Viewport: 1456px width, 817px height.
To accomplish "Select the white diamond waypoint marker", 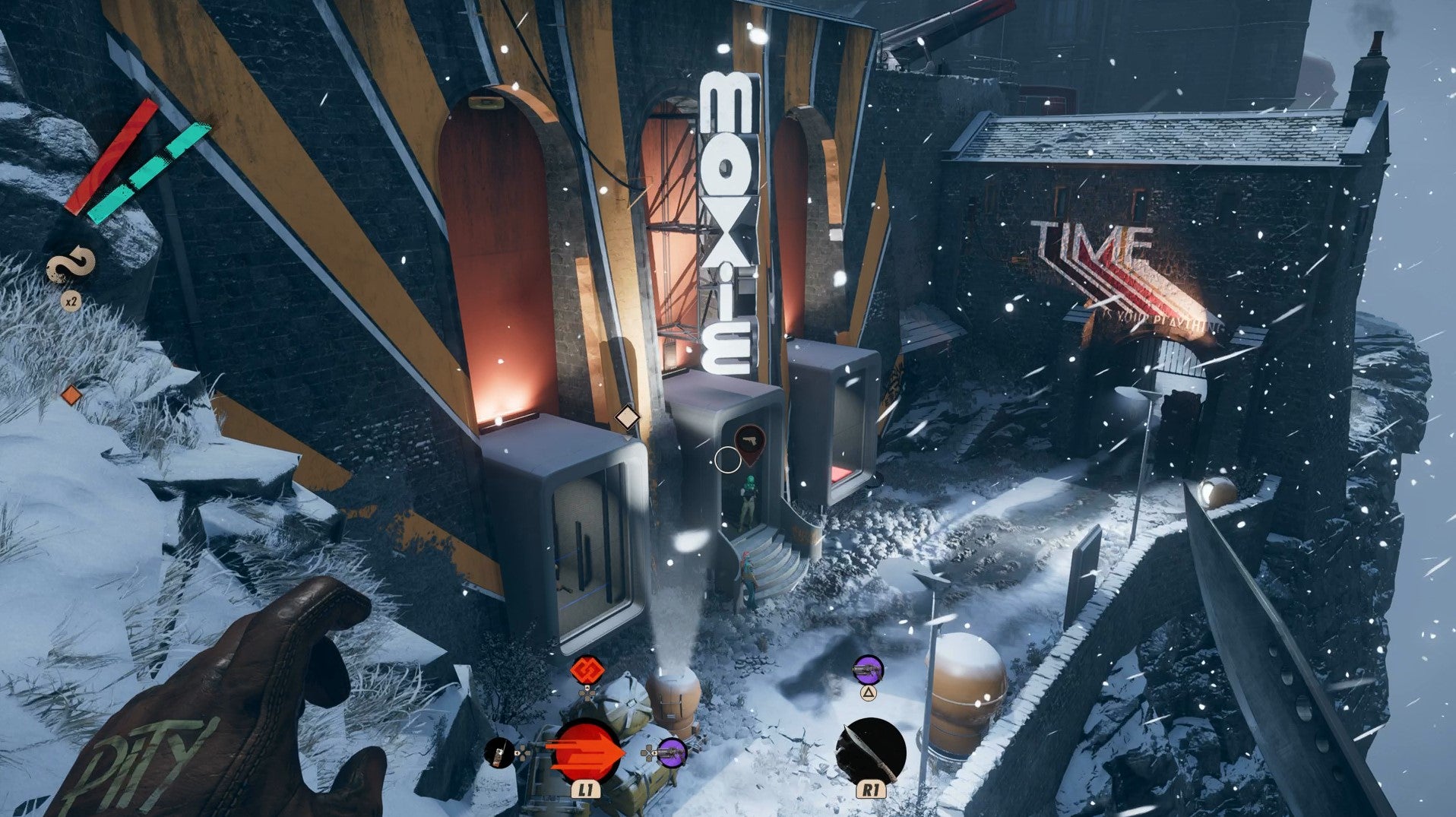I will (x=627, y=417).
